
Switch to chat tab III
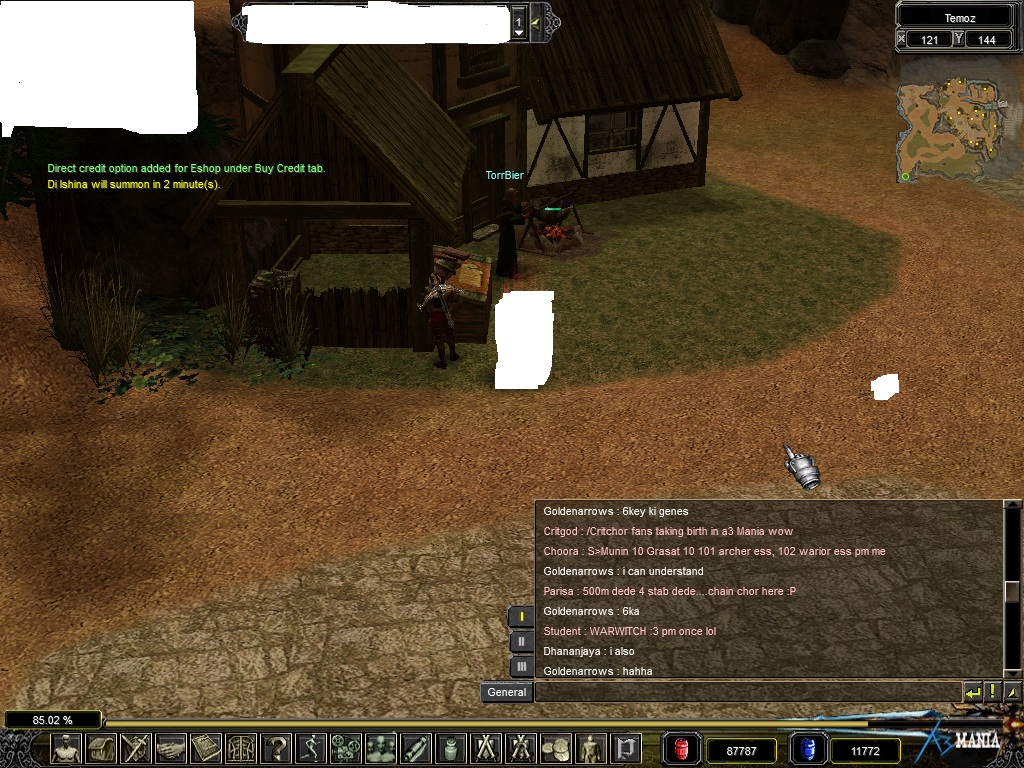(x=521, y=667)
